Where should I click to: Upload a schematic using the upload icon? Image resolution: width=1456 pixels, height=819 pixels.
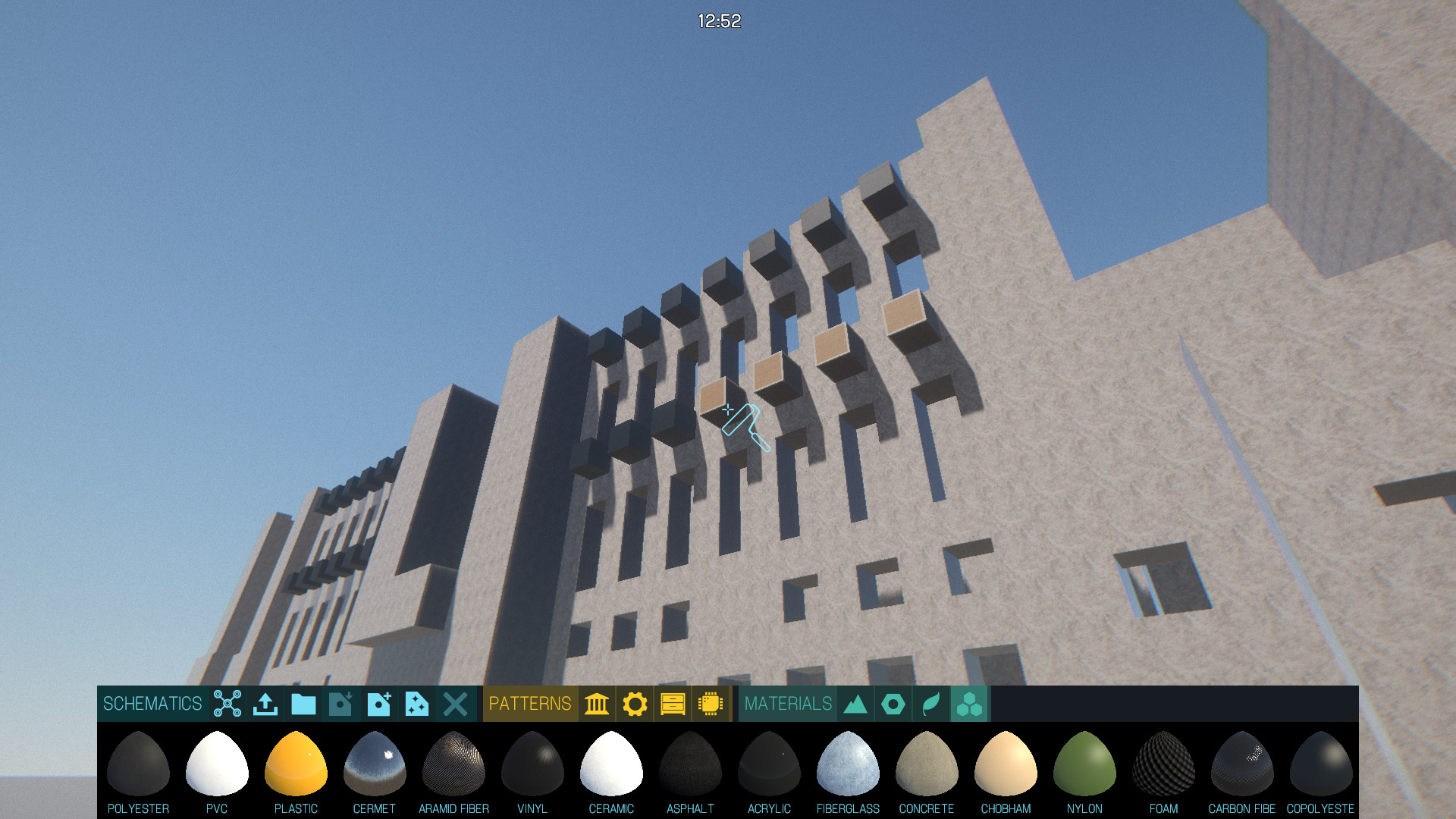pos(265,704)
